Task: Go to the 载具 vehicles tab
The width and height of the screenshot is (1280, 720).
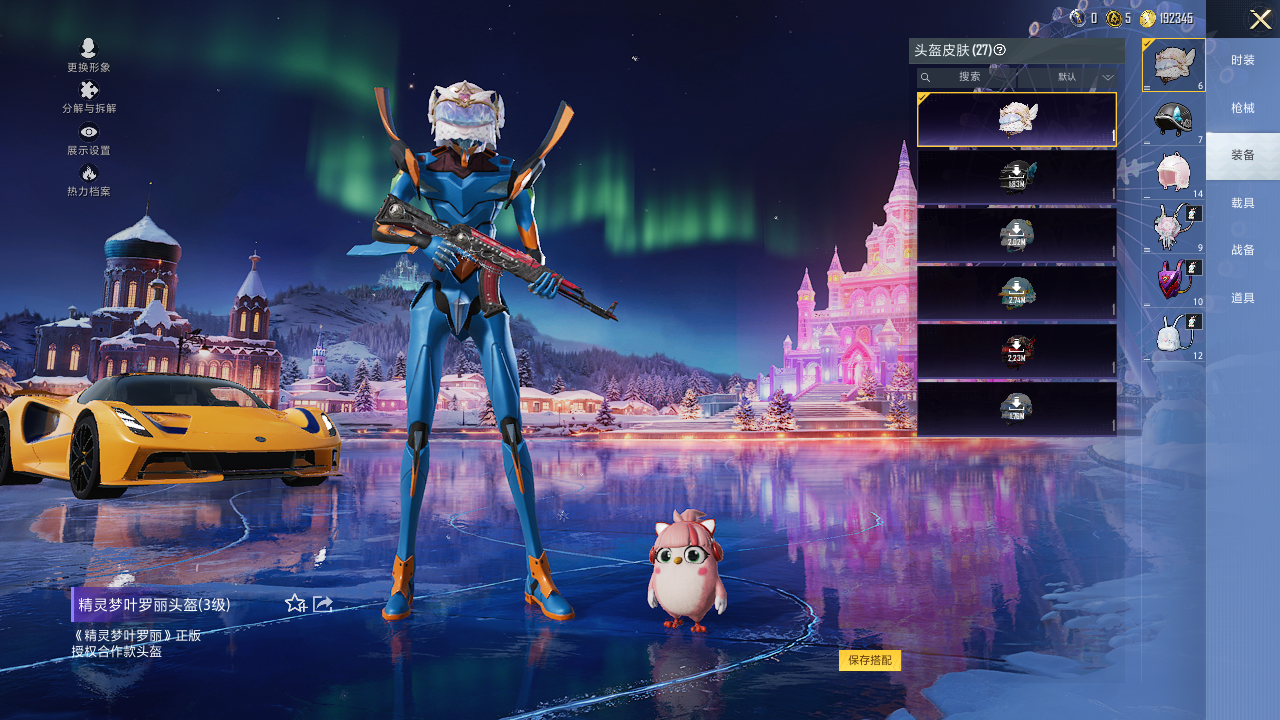Action: coord(1243,203)
